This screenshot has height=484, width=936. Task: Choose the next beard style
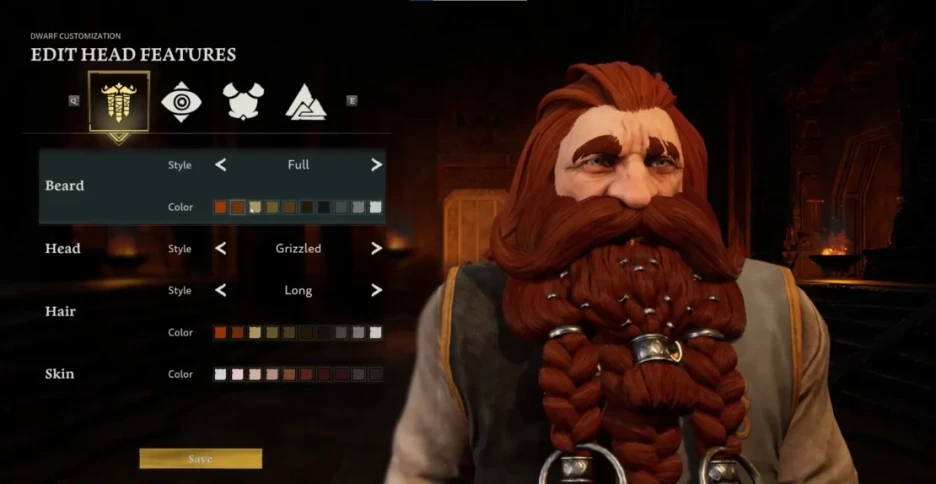[376, 165]
